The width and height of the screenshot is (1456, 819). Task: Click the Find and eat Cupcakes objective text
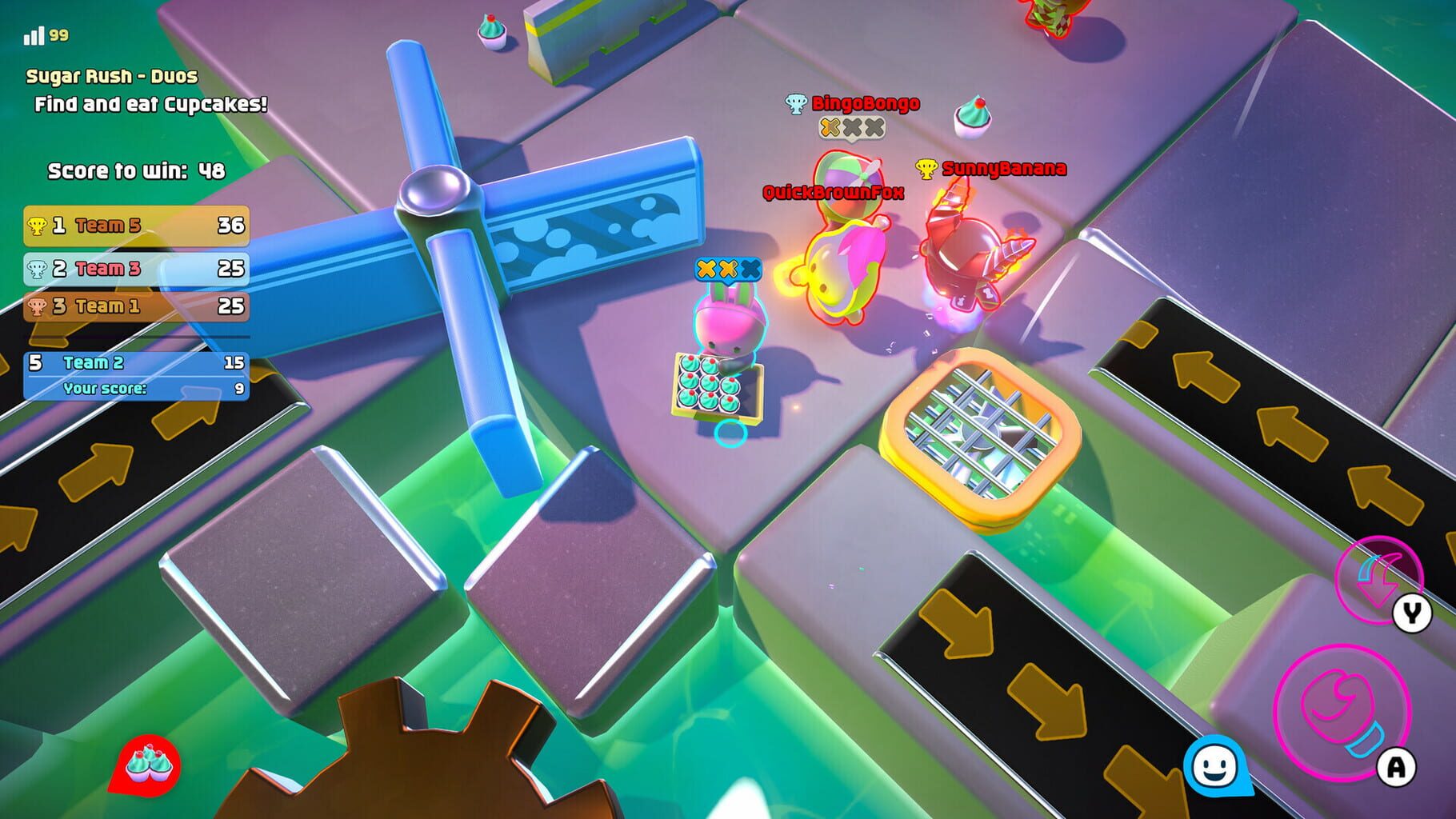coord(152,102)
